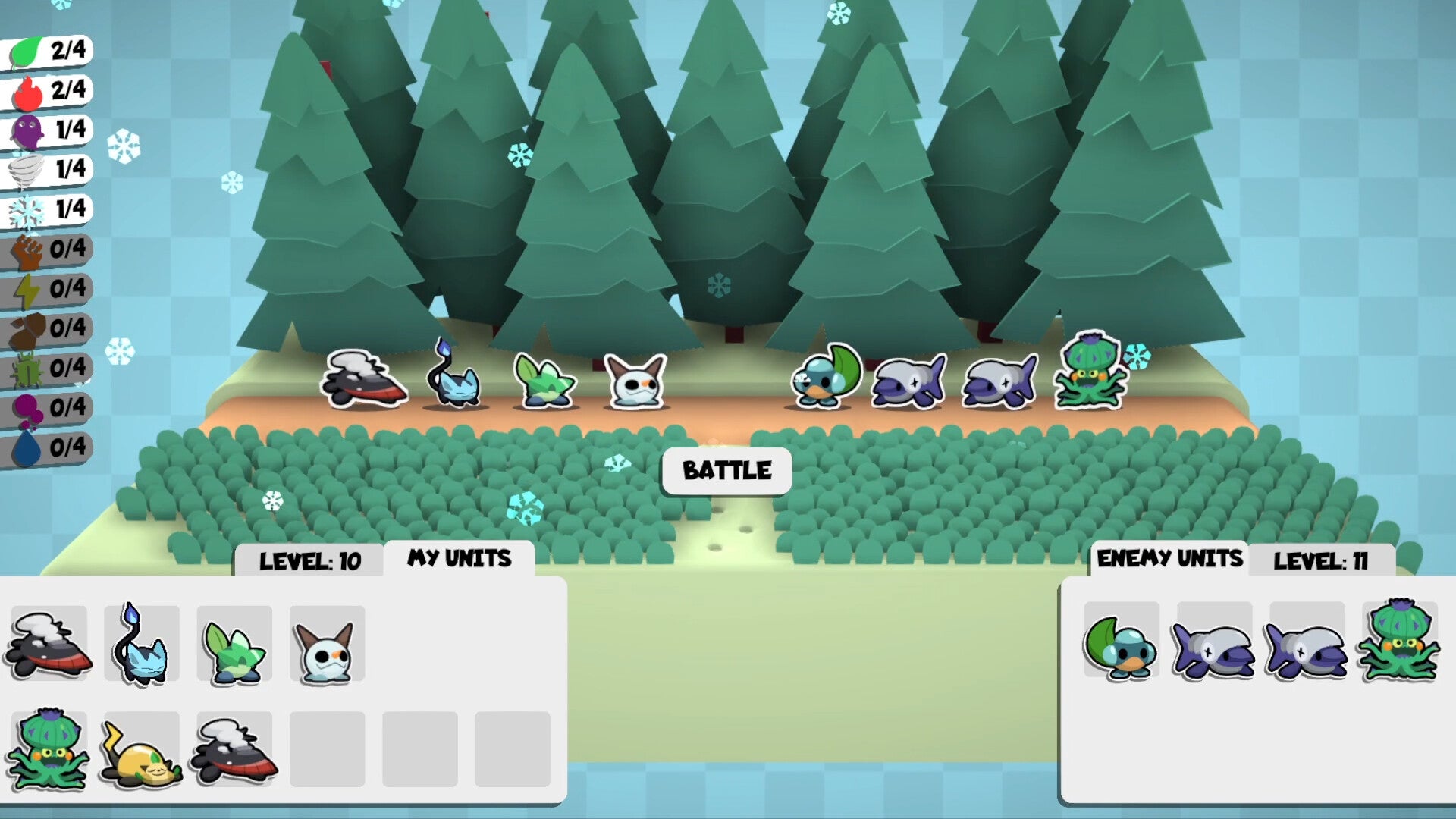Image resolution: width=1456 pixels, height=819 pixels.
Task: Open the Enemy Units tab
Action: click(x=1169, y=559)
